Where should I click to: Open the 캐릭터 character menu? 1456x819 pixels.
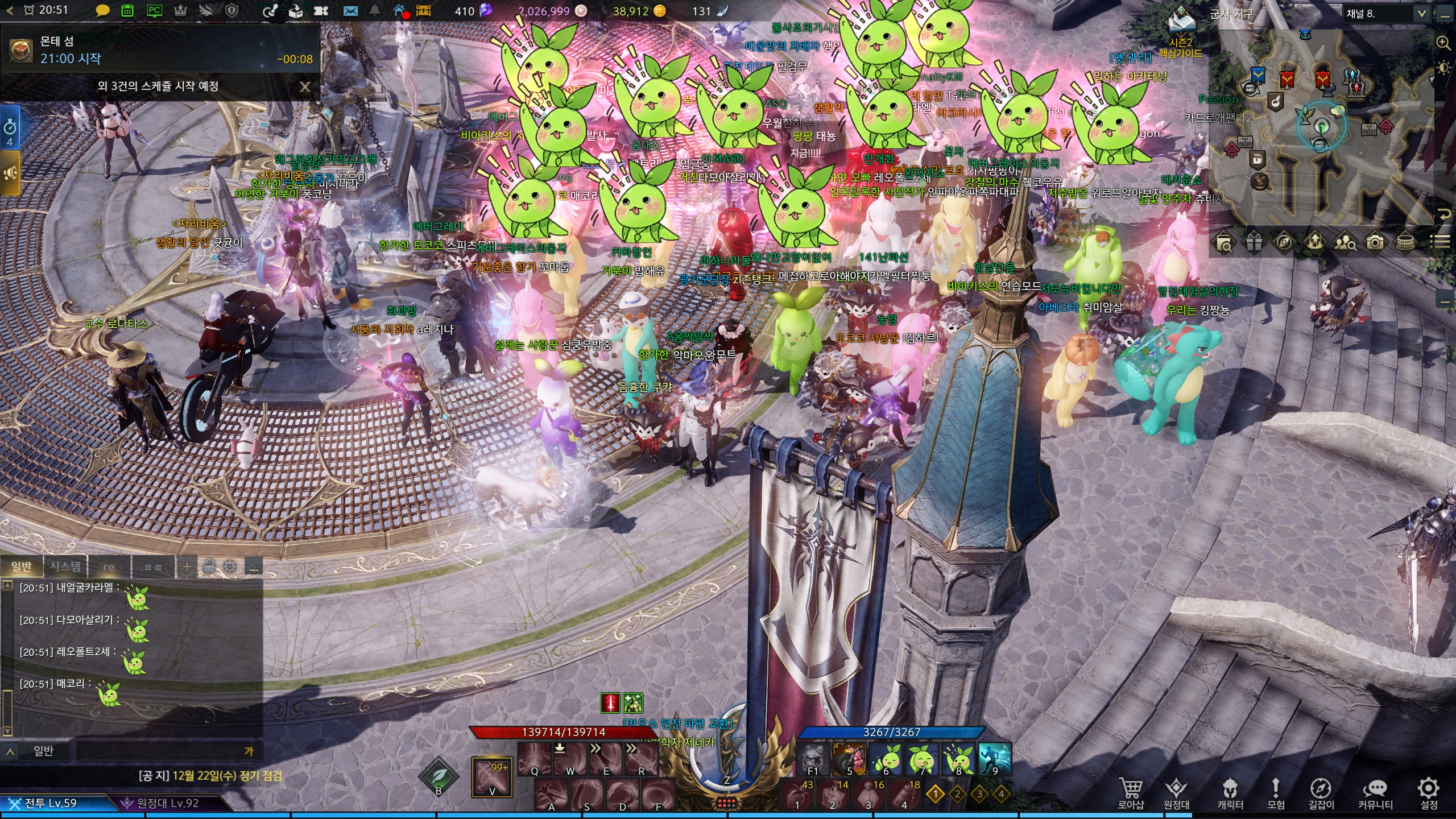(x=1230, y=793)
